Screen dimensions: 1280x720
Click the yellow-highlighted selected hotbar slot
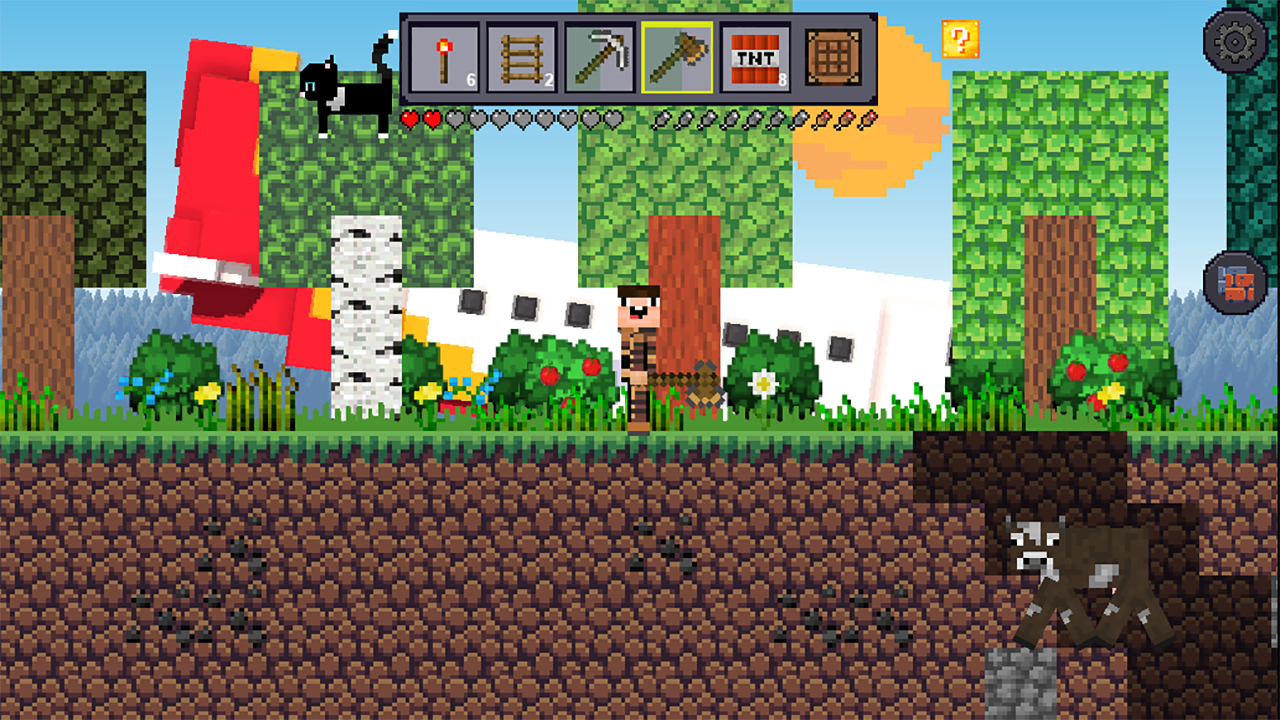(x=678, y=55)
